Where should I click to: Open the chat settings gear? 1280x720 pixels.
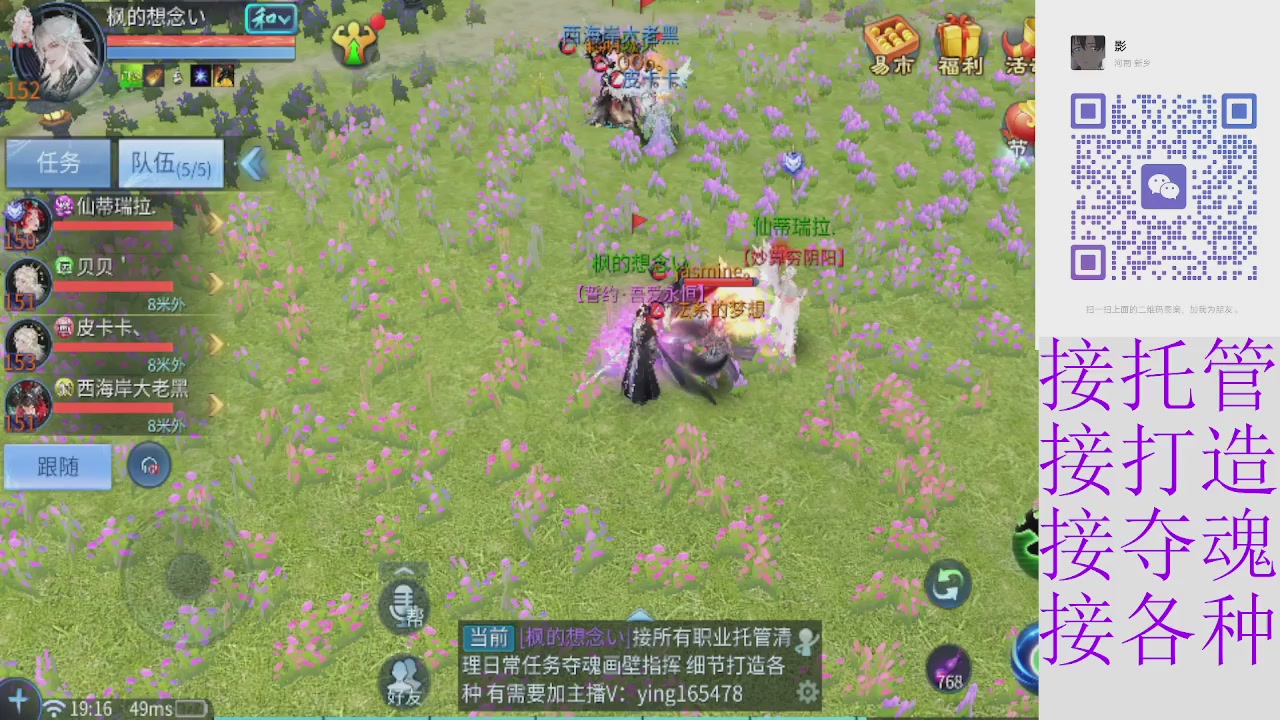pyautogui.click(x=808, y=691)
